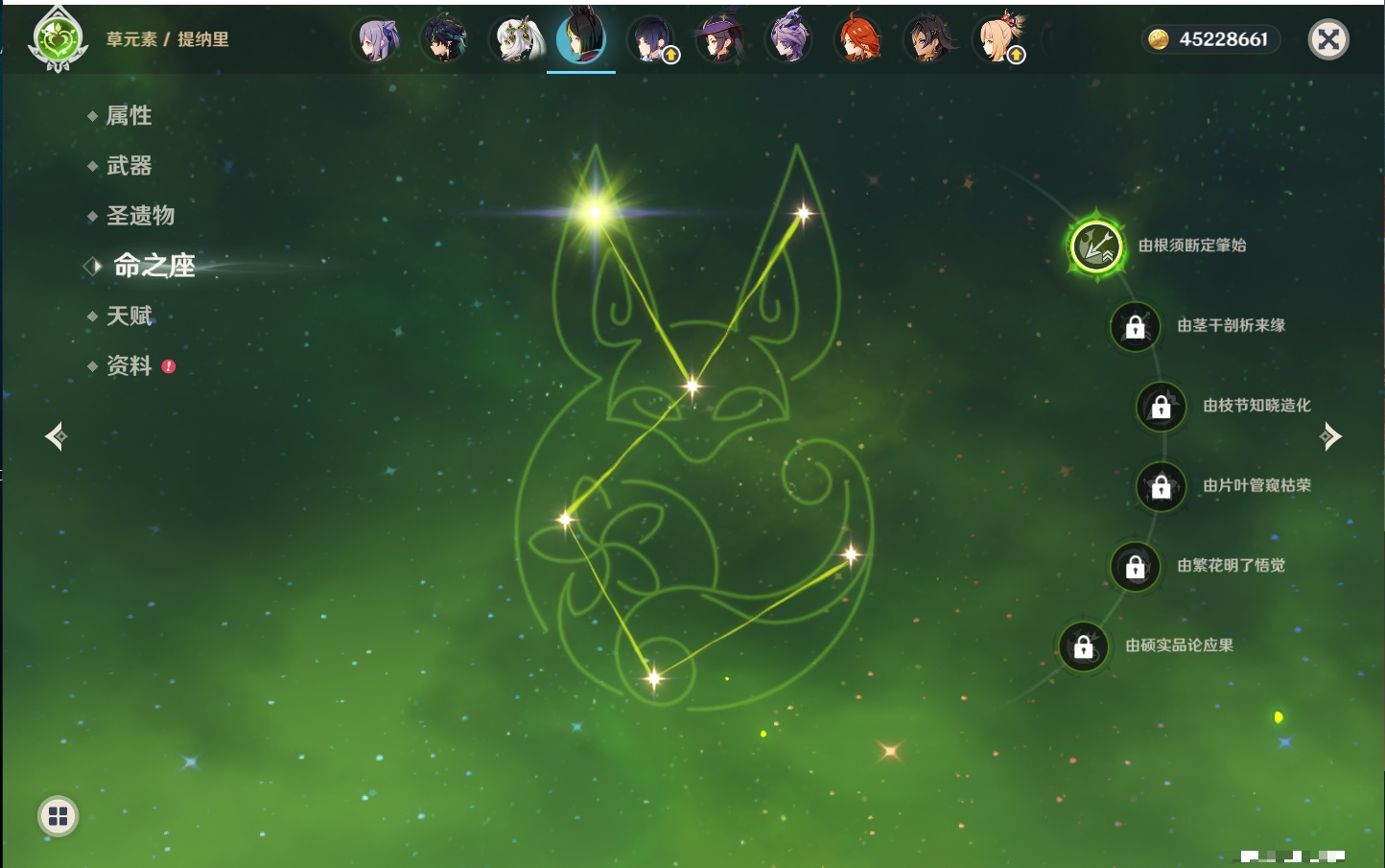The height and width of the screenshot is (868, 1385).
Task: Show the 资料 profile page
Action: click(129, 365)
